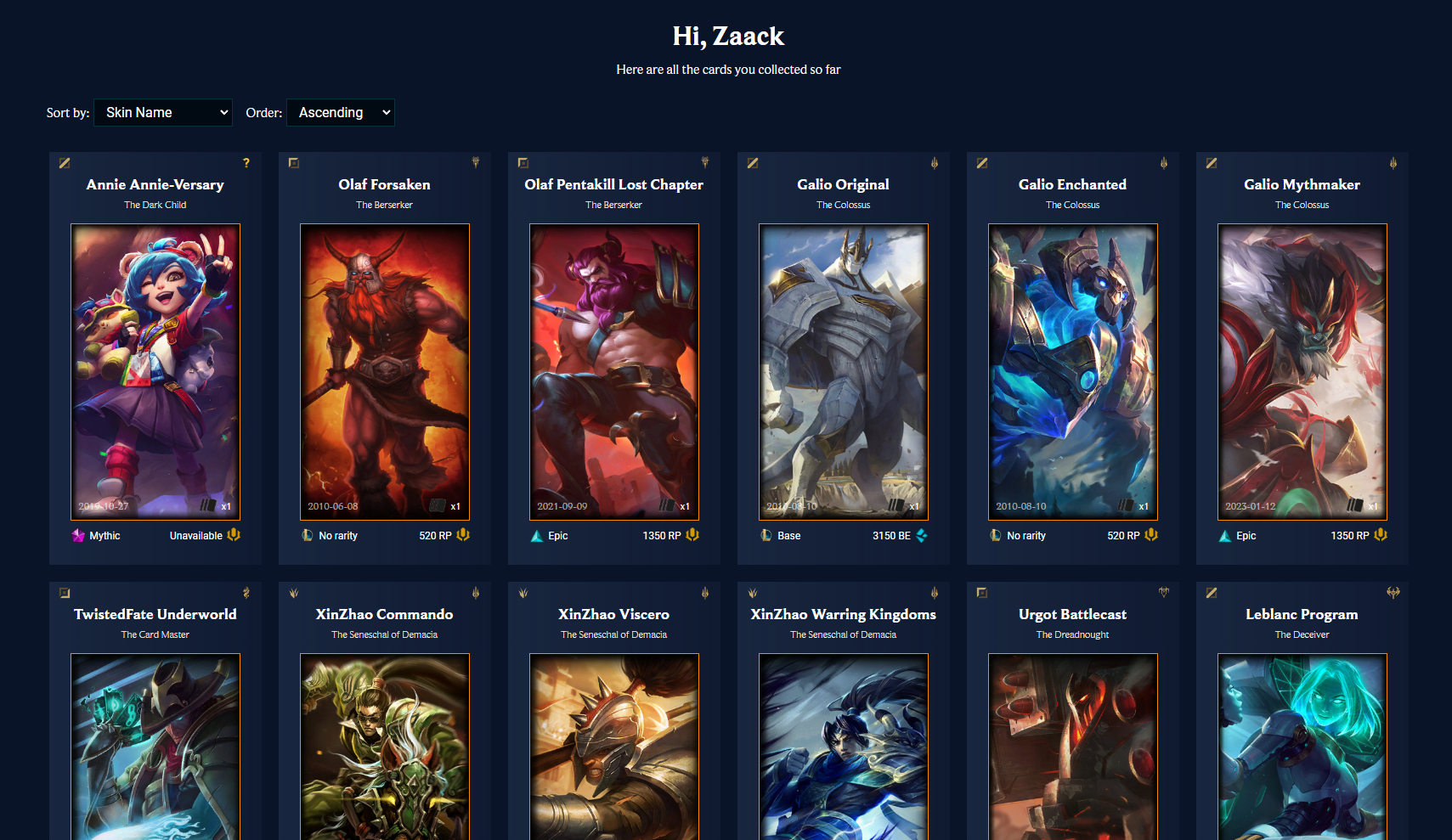Open the Order dropdown showing Ascending
Viewport: 1452px width, 840px height.
coord(340,112)
